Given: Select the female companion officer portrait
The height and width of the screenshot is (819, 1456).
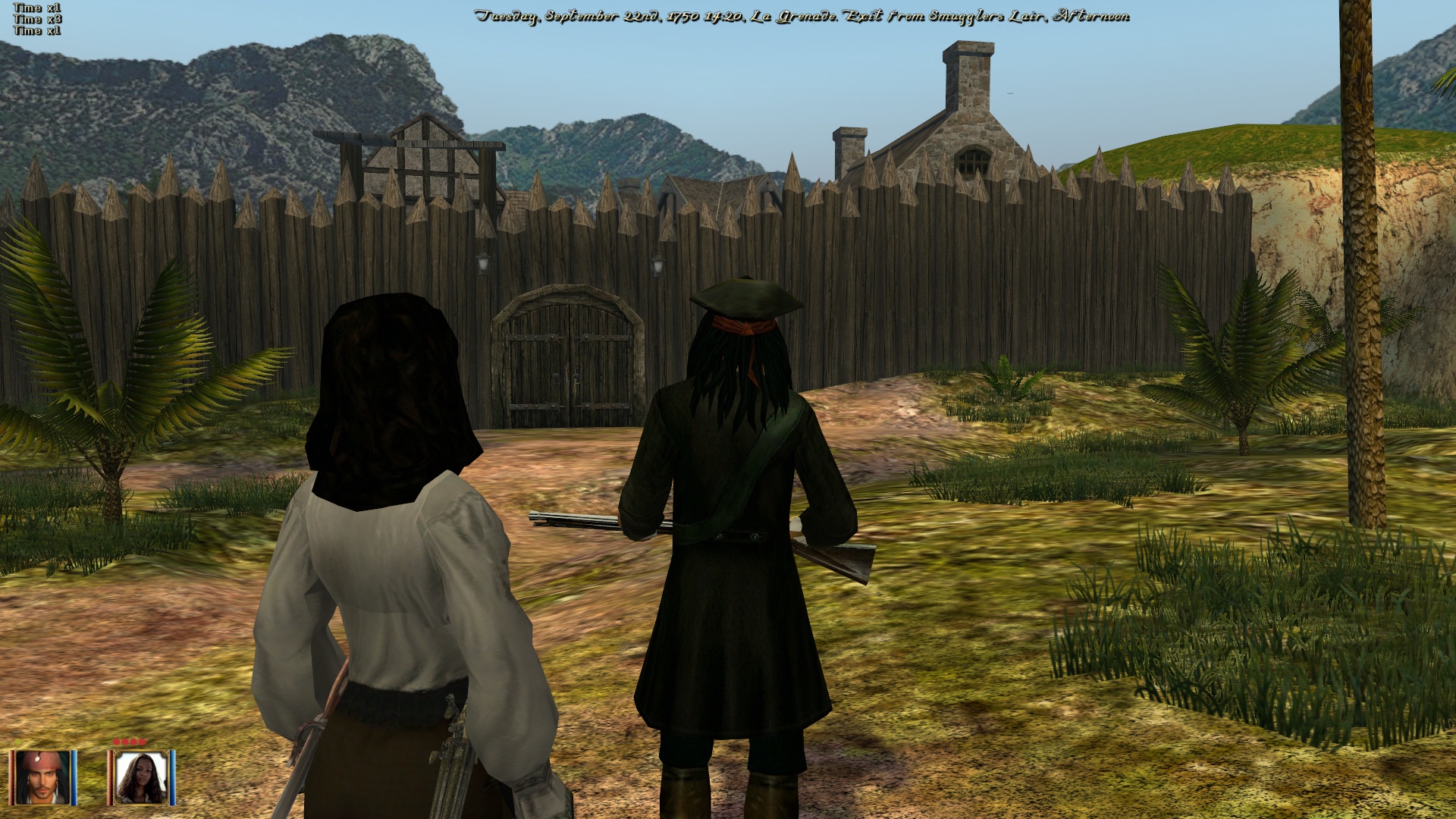Looking at the screenshot, I should [x=141, y=777].
